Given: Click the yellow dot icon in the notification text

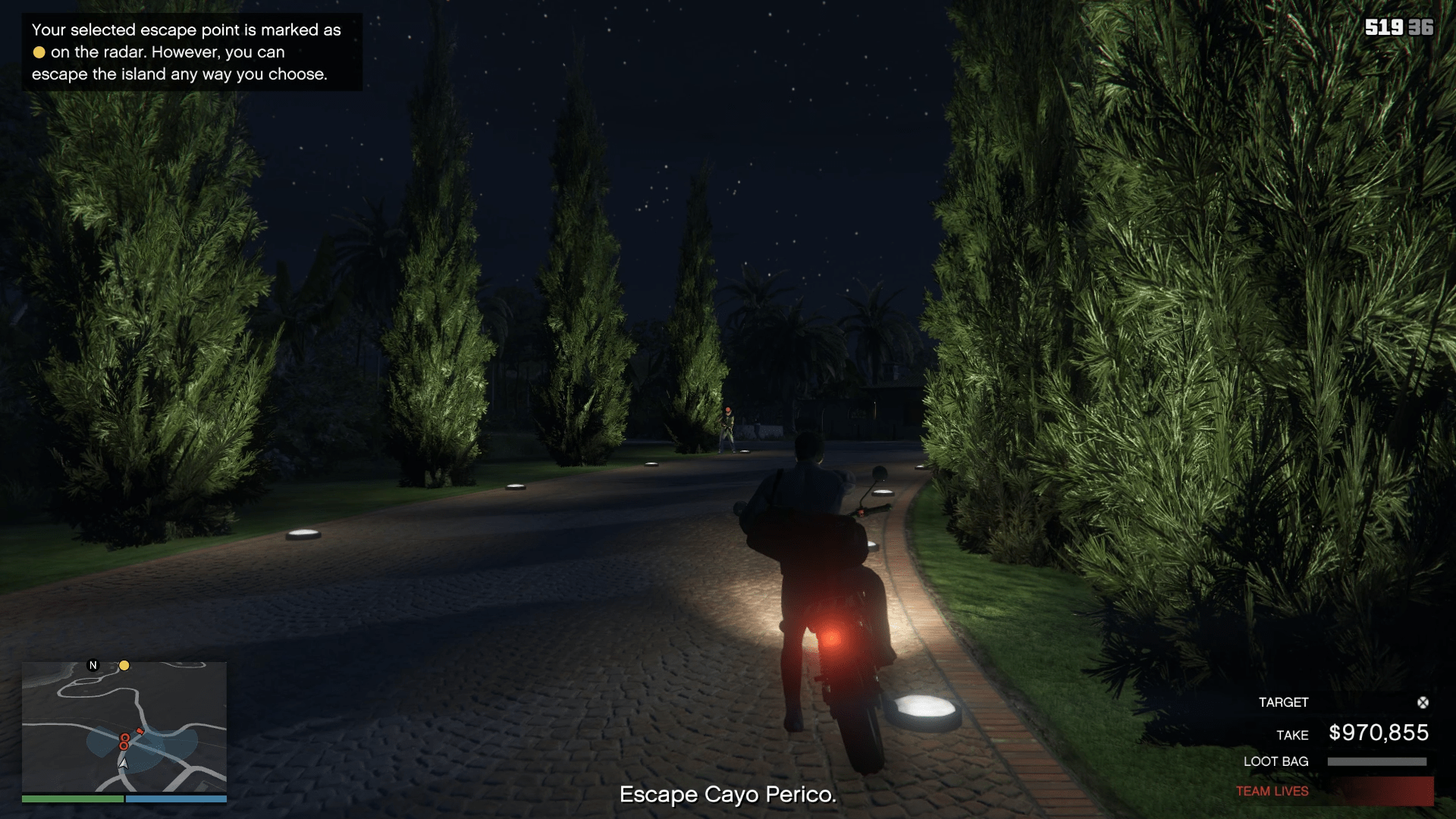Looking at the screenshot, I should [x=38, y=53].
